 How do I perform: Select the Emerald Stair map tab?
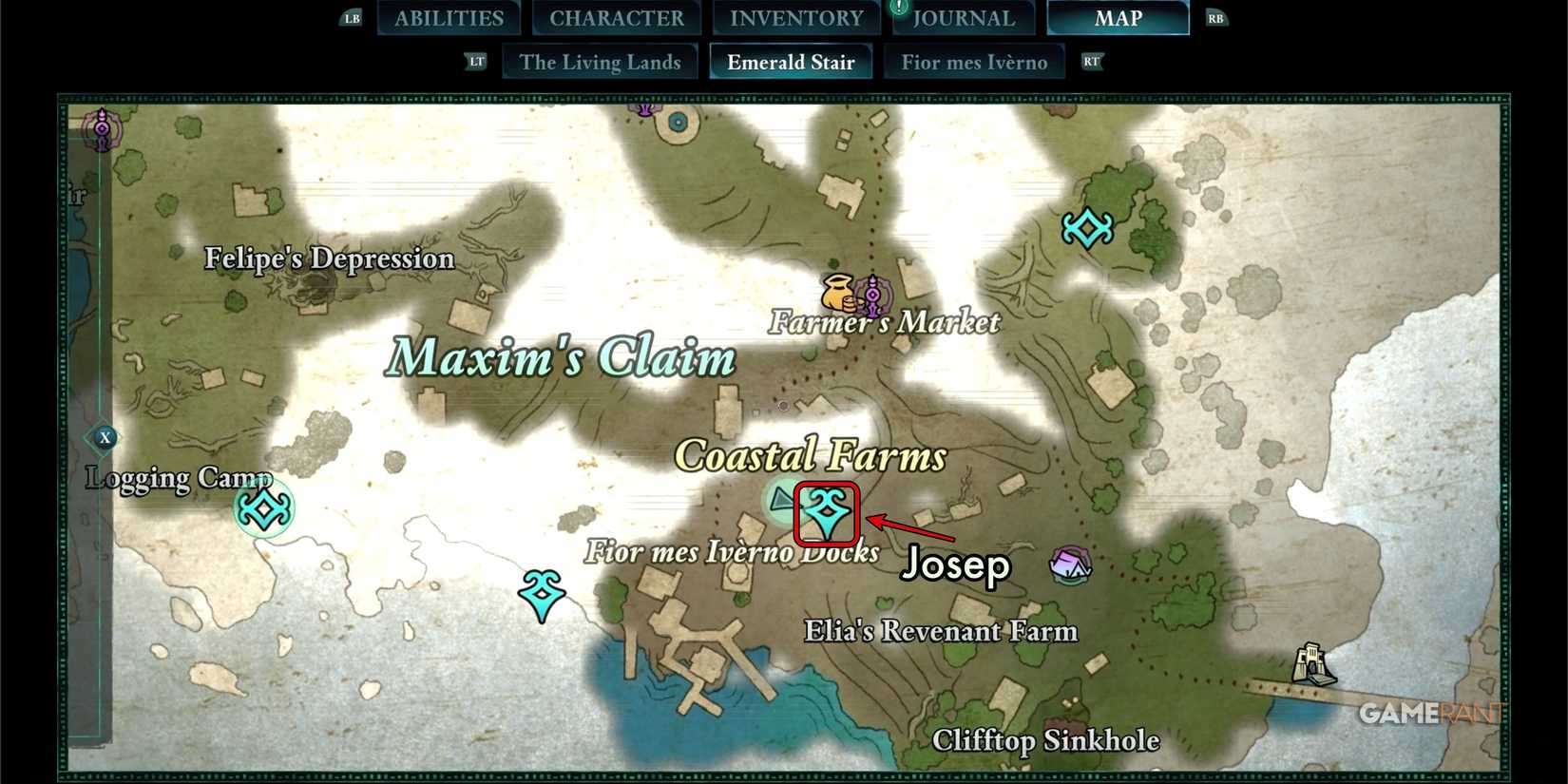pos(791,61)
